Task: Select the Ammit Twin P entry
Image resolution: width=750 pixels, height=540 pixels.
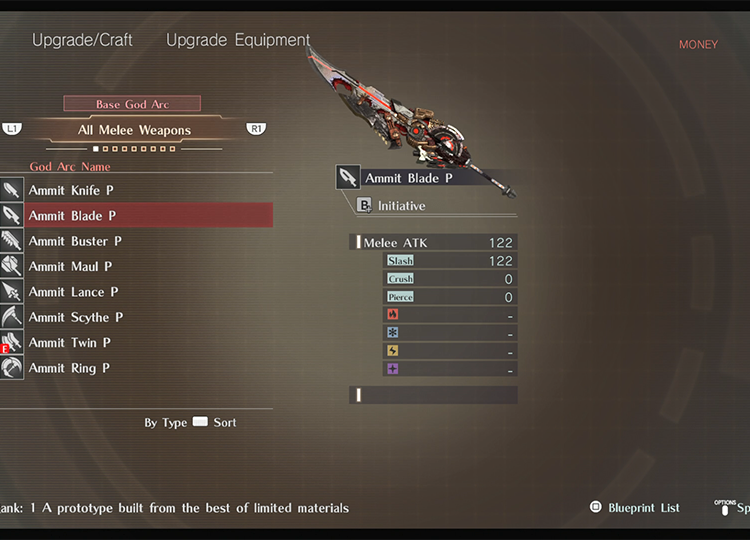Action: [70, 343]
